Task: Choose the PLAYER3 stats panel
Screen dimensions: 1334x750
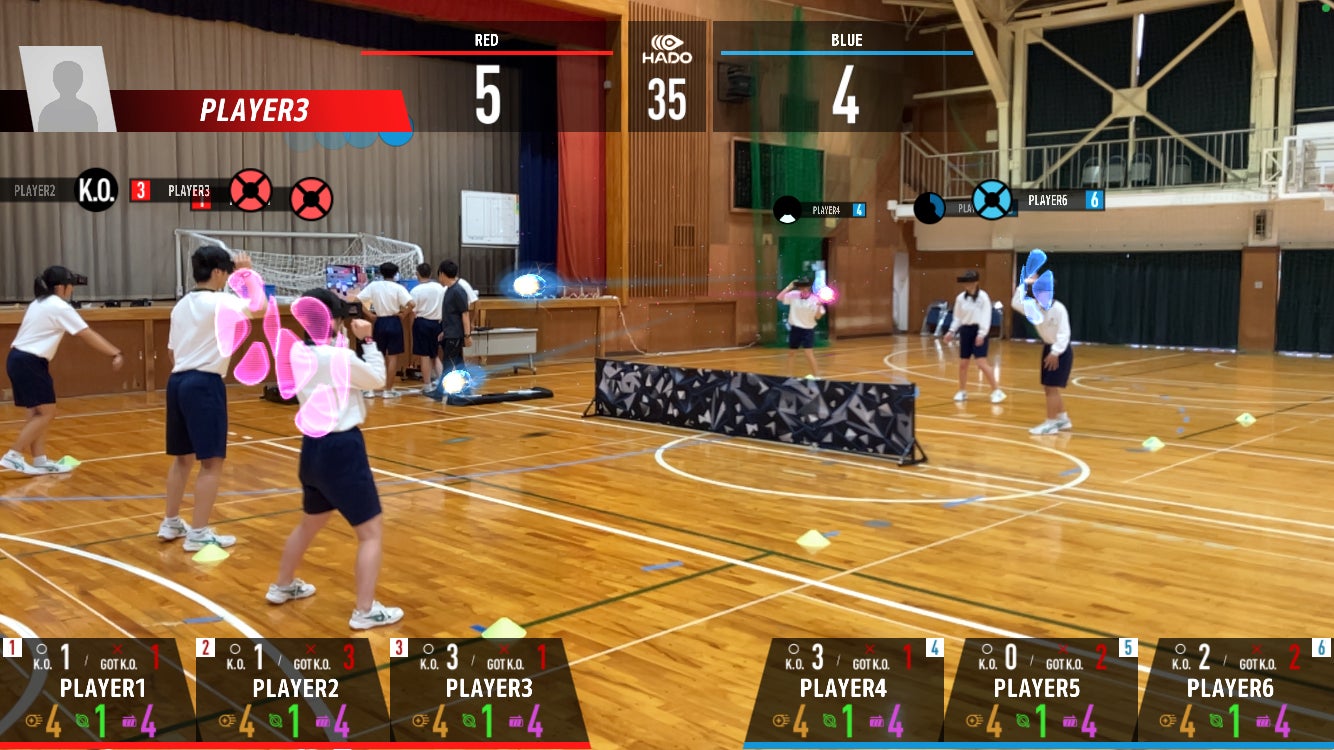Action: pyautogui.click(x=488, y=690)
